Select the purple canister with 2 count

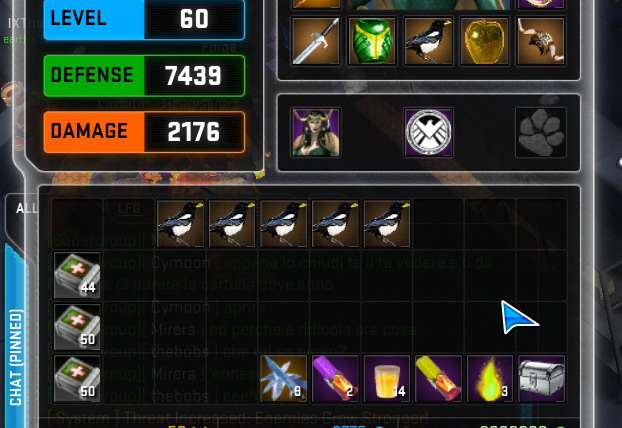pos(337,379)
